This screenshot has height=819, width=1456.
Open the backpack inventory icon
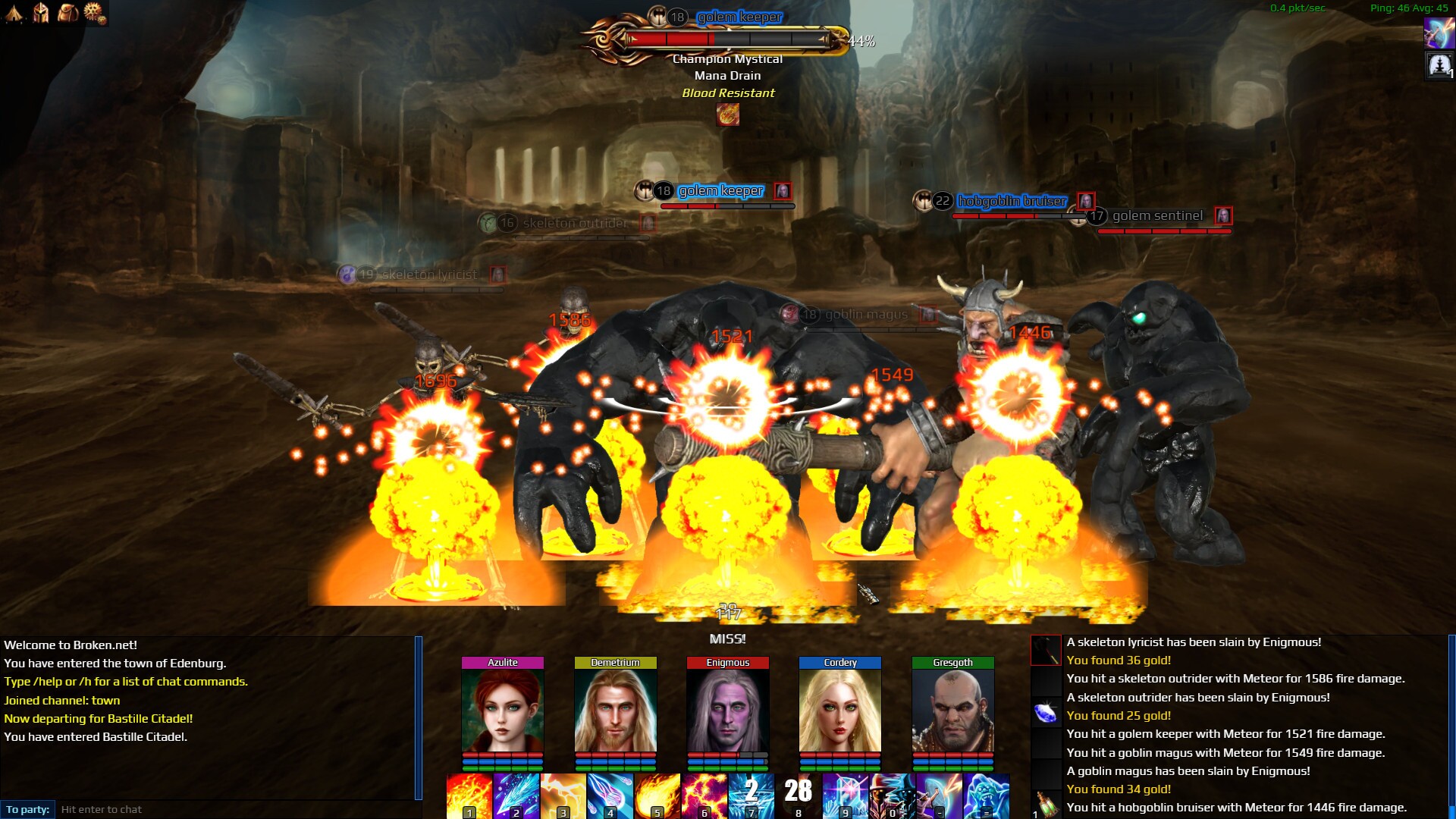click(67, 13)
